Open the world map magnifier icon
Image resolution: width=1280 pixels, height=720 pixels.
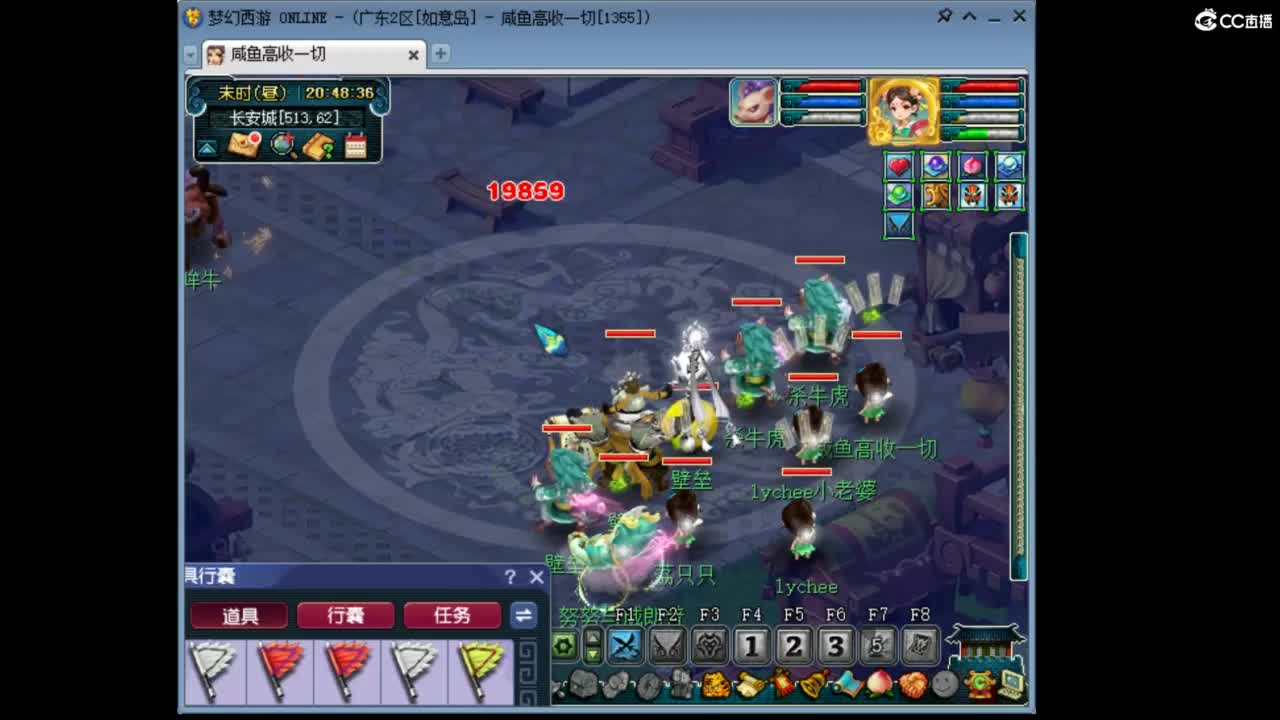282,144
